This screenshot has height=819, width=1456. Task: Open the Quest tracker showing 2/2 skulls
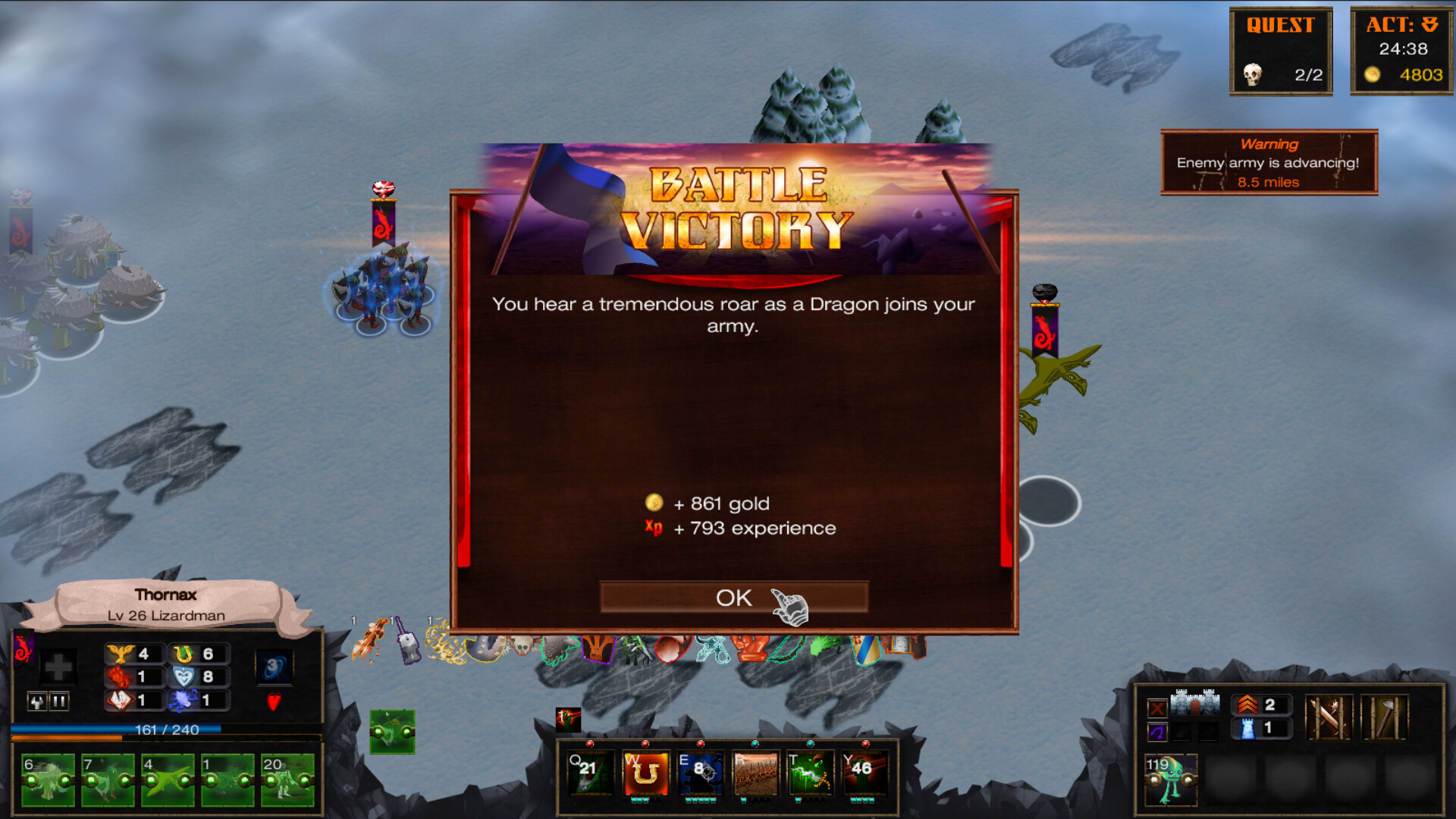click(1280, 51)
